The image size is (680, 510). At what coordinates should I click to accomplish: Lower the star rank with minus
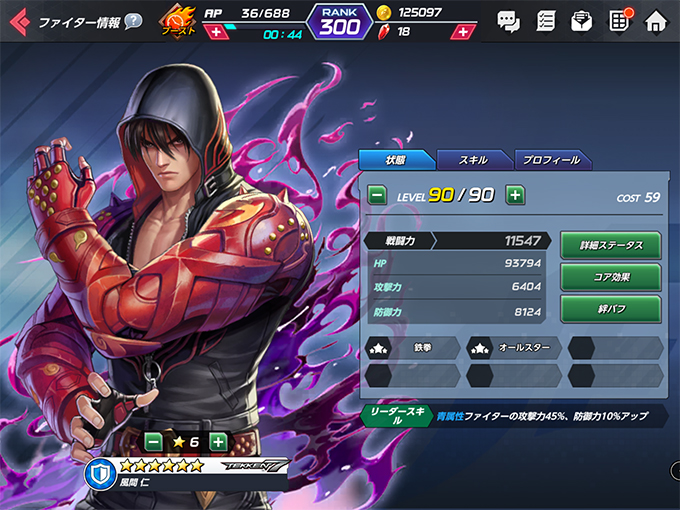pos(153,441)
